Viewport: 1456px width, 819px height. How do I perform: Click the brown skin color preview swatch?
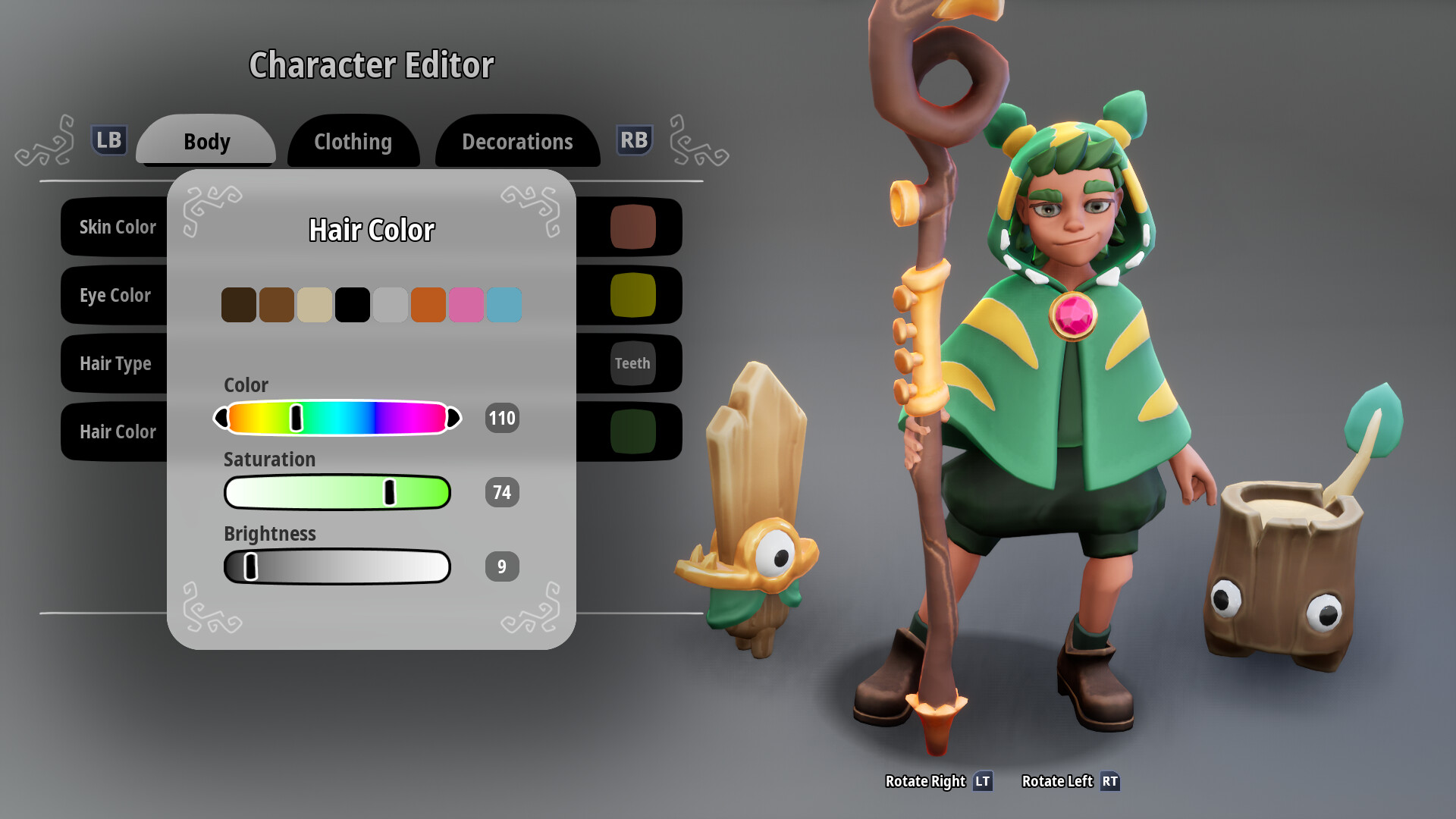pos(632,227)
